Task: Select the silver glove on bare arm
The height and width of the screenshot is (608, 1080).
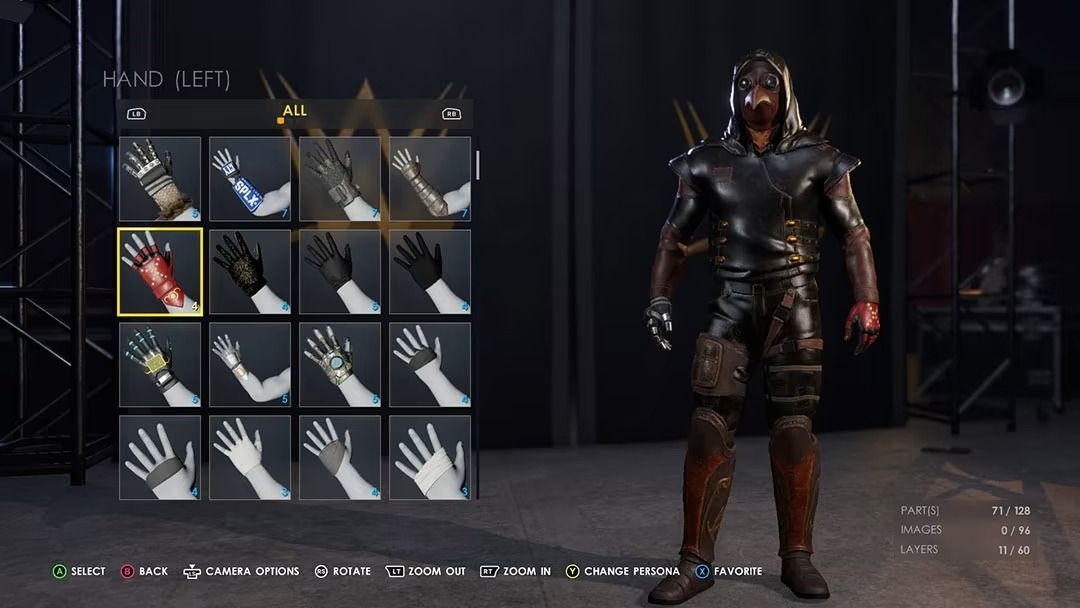Action: [x=250, y=364]
